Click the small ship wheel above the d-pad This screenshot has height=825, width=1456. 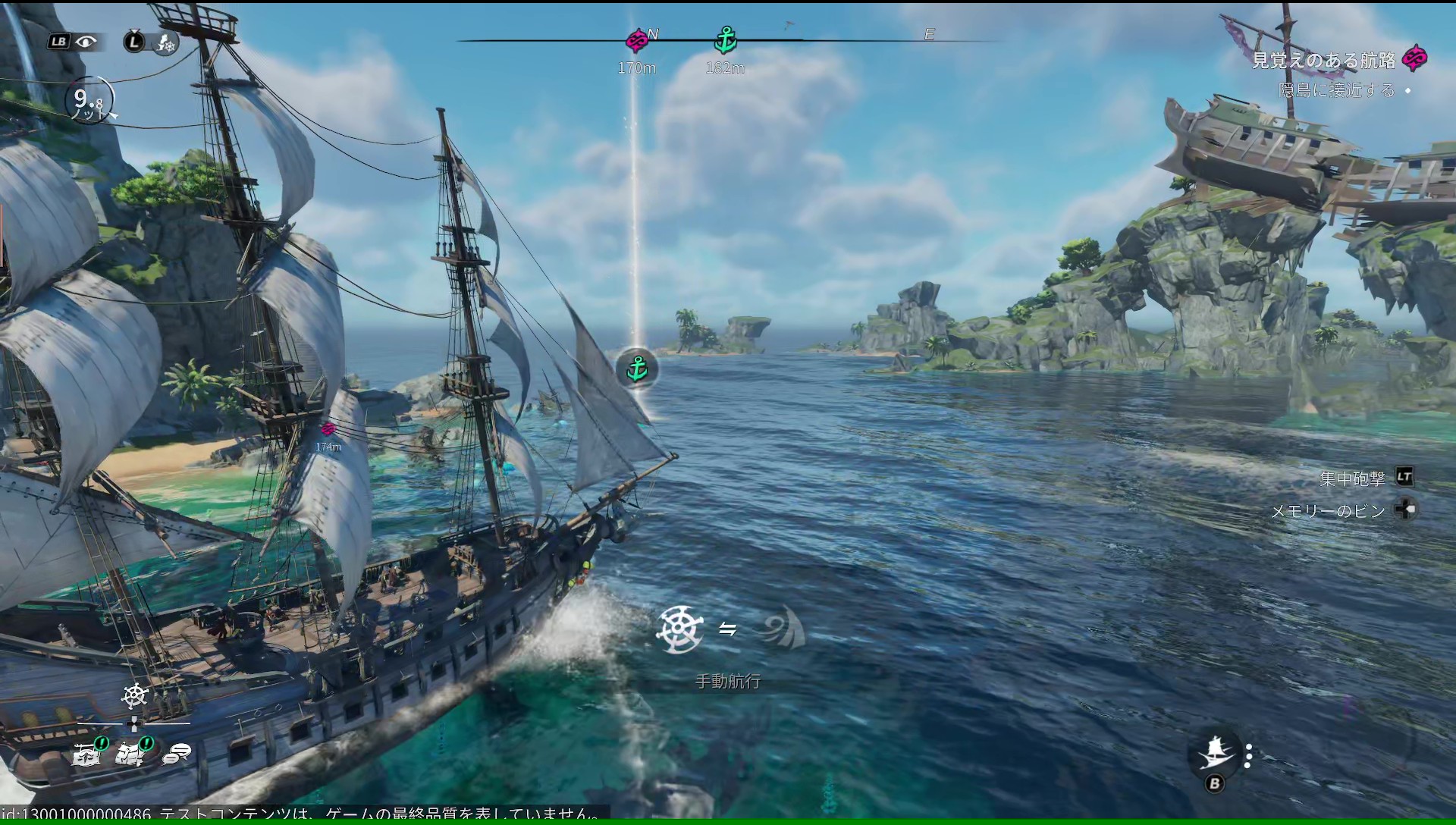[x=134, y=695]
